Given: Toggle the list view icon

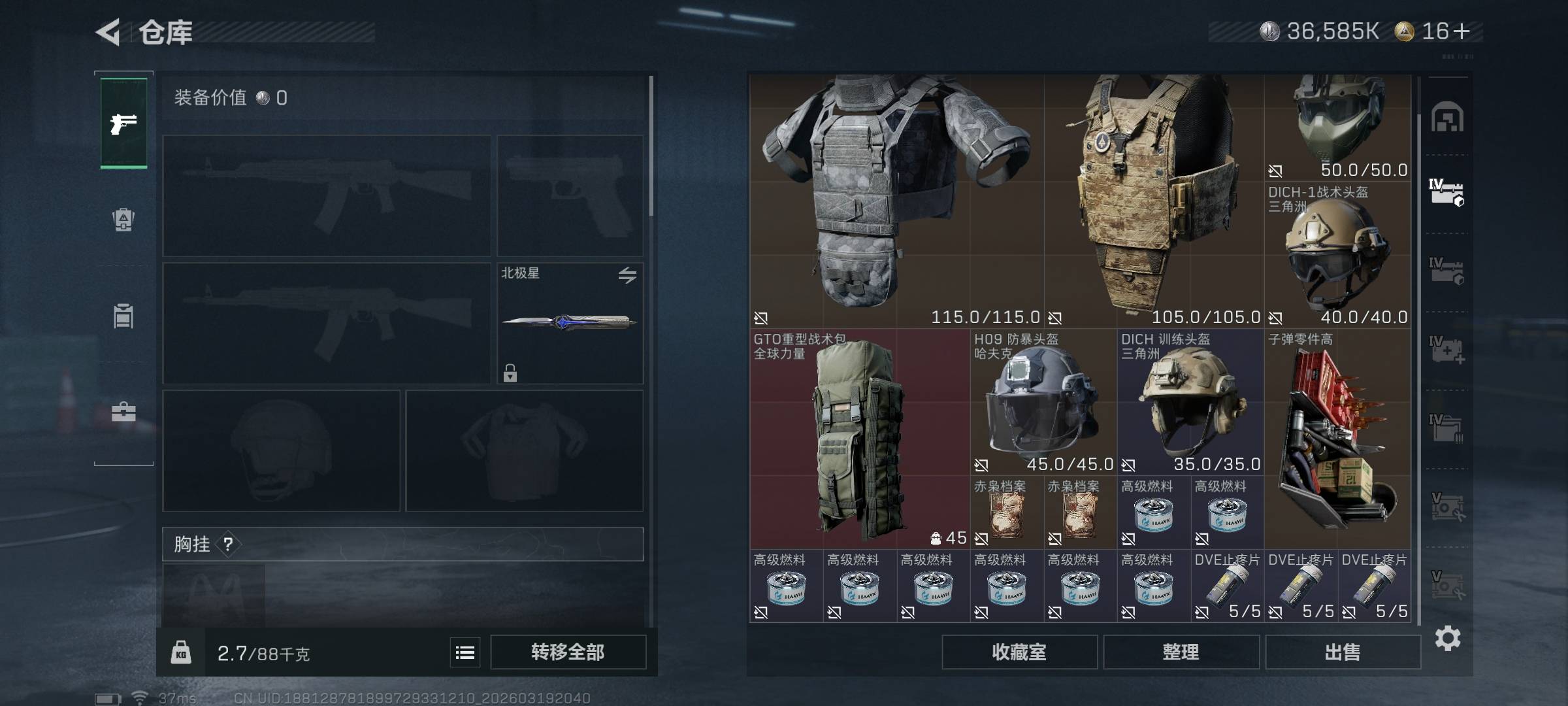Looking at the screenshot, I should tap(465, 652).
